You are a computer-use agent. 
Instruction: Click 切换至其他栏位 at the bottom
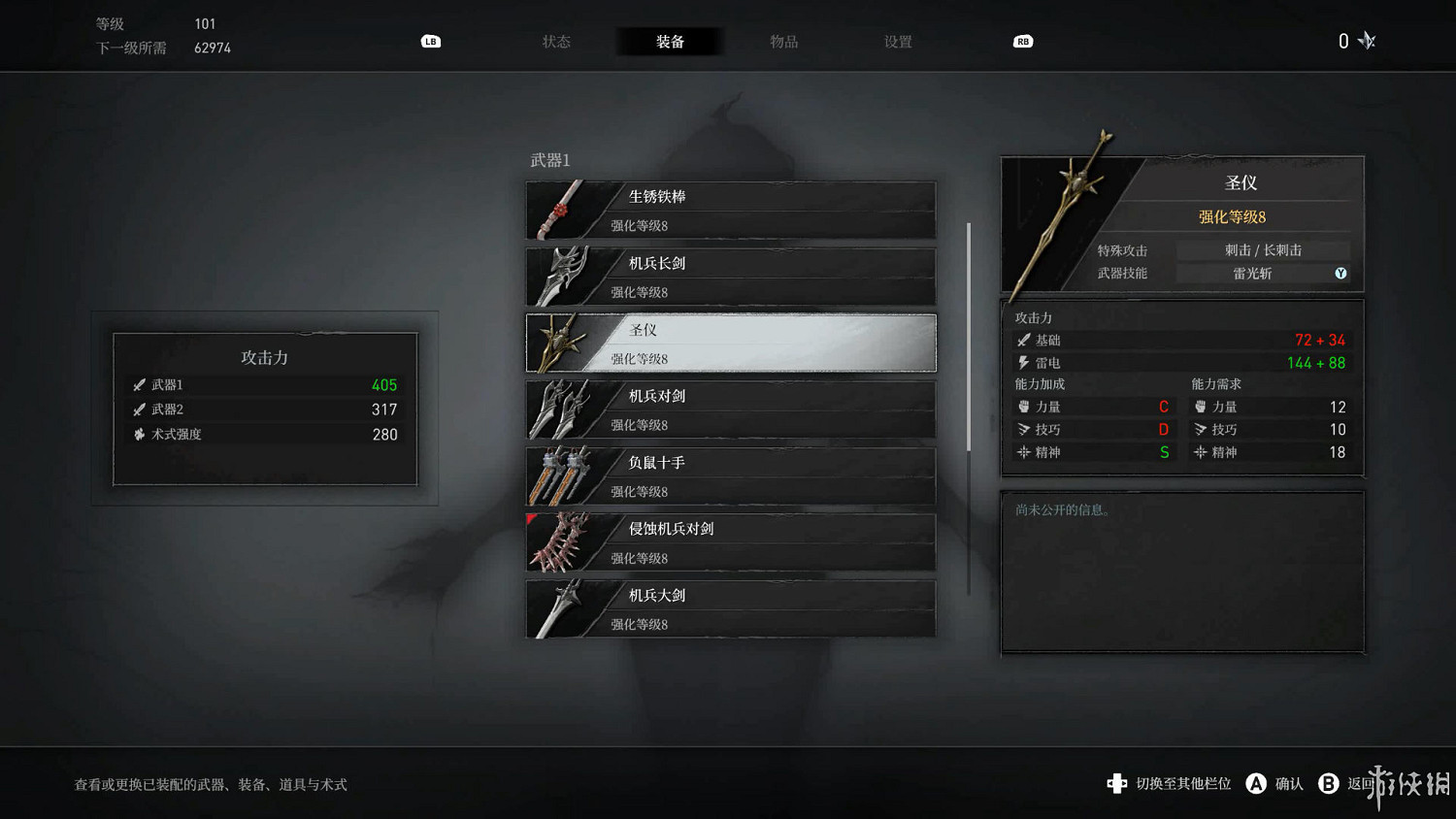1169,783
